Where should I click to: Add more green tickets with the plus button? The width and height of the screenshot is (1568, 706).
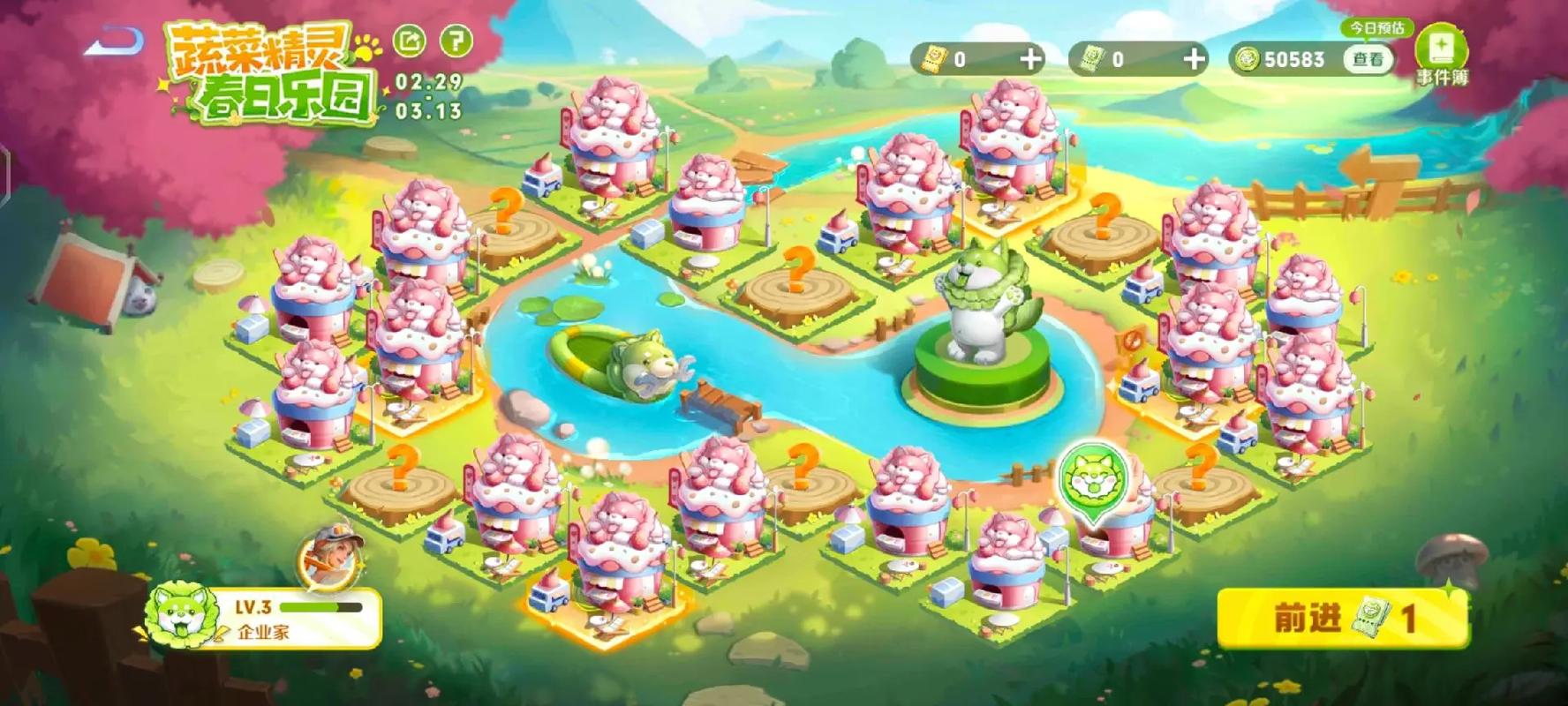tap(1194, 59)
